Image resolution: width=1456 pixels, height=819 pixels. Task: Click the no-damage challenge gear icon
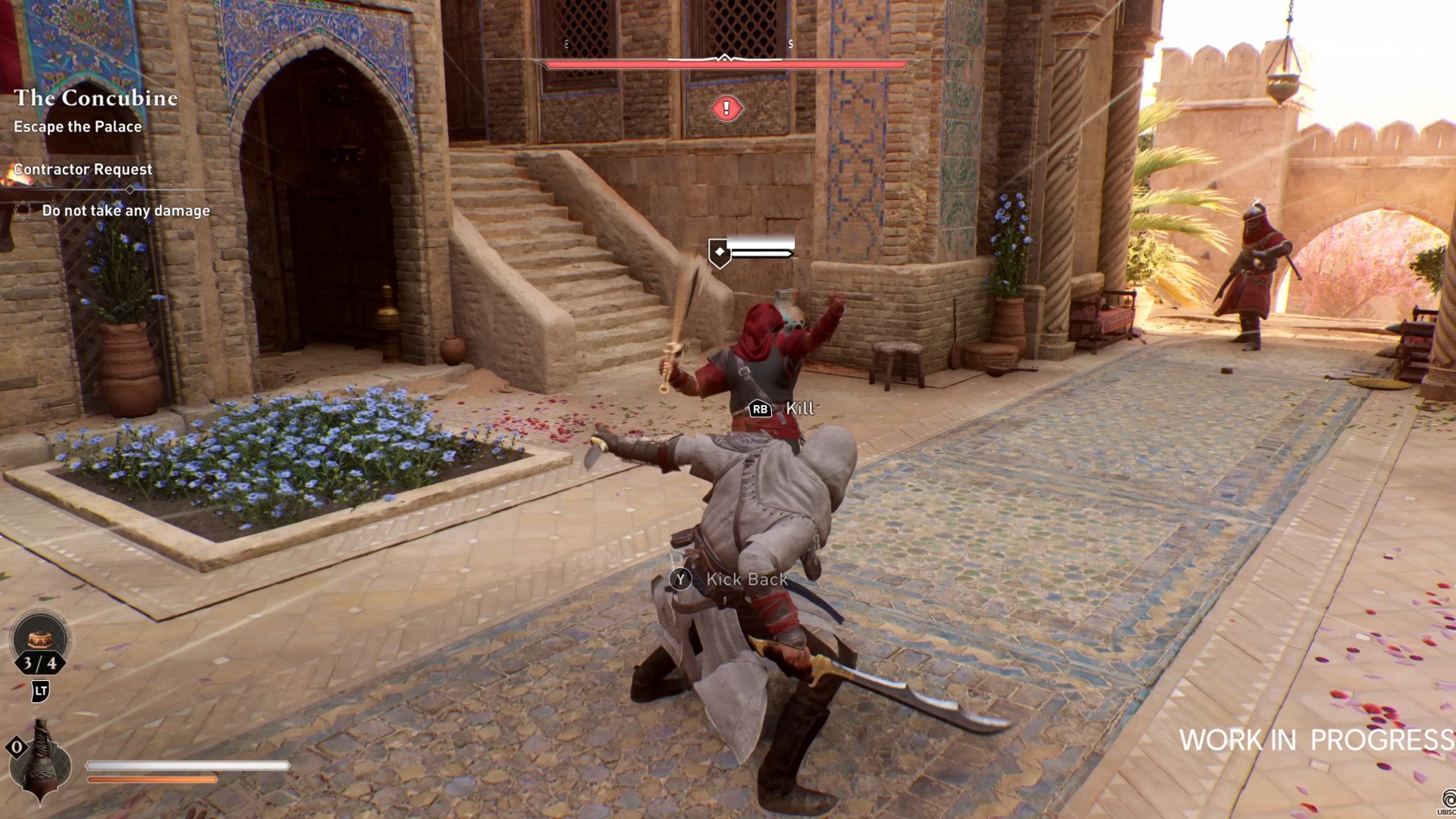[23, 211]
